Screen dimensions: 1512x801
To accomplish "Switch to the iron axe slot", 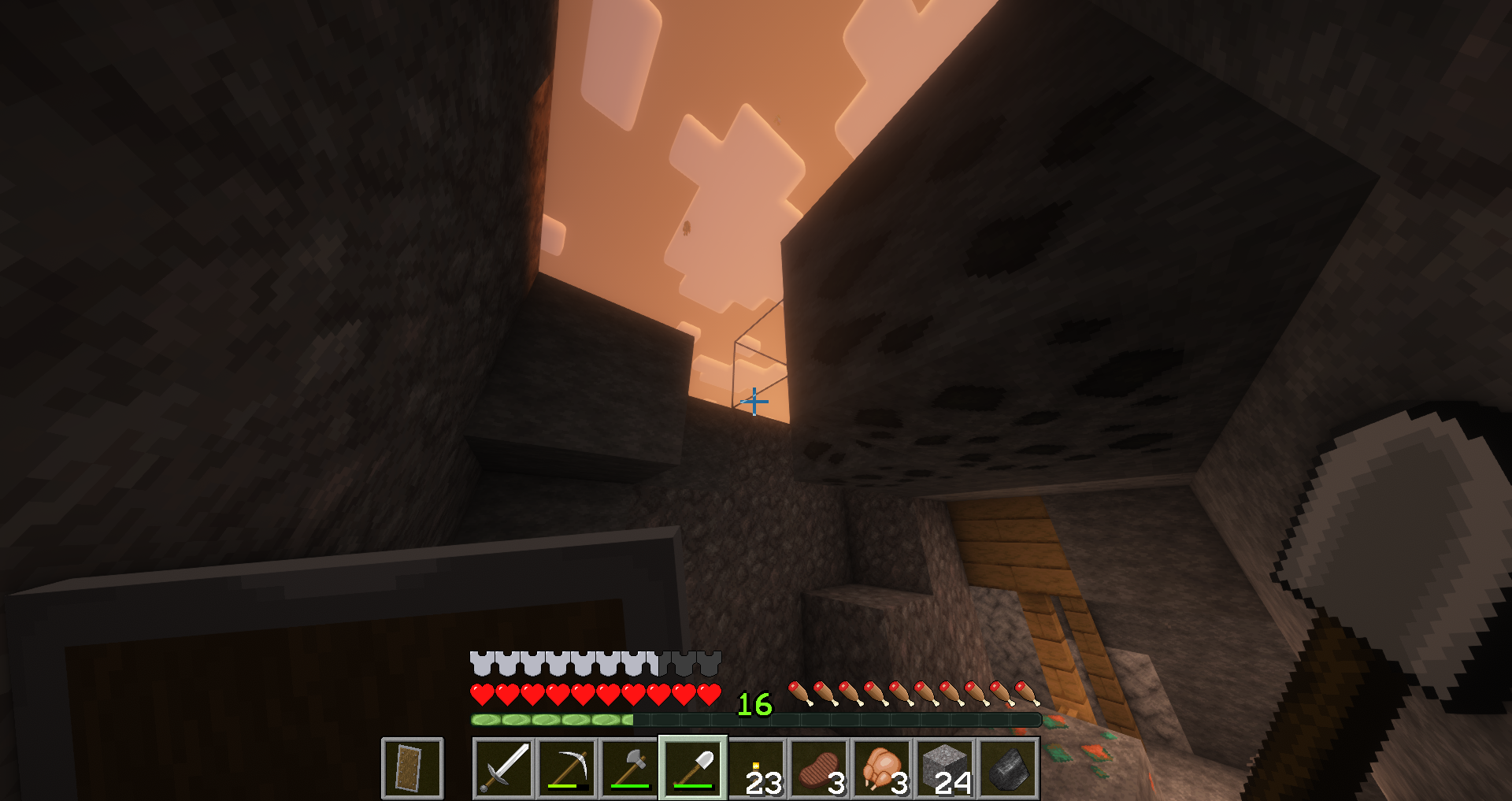I will point(630,768).
